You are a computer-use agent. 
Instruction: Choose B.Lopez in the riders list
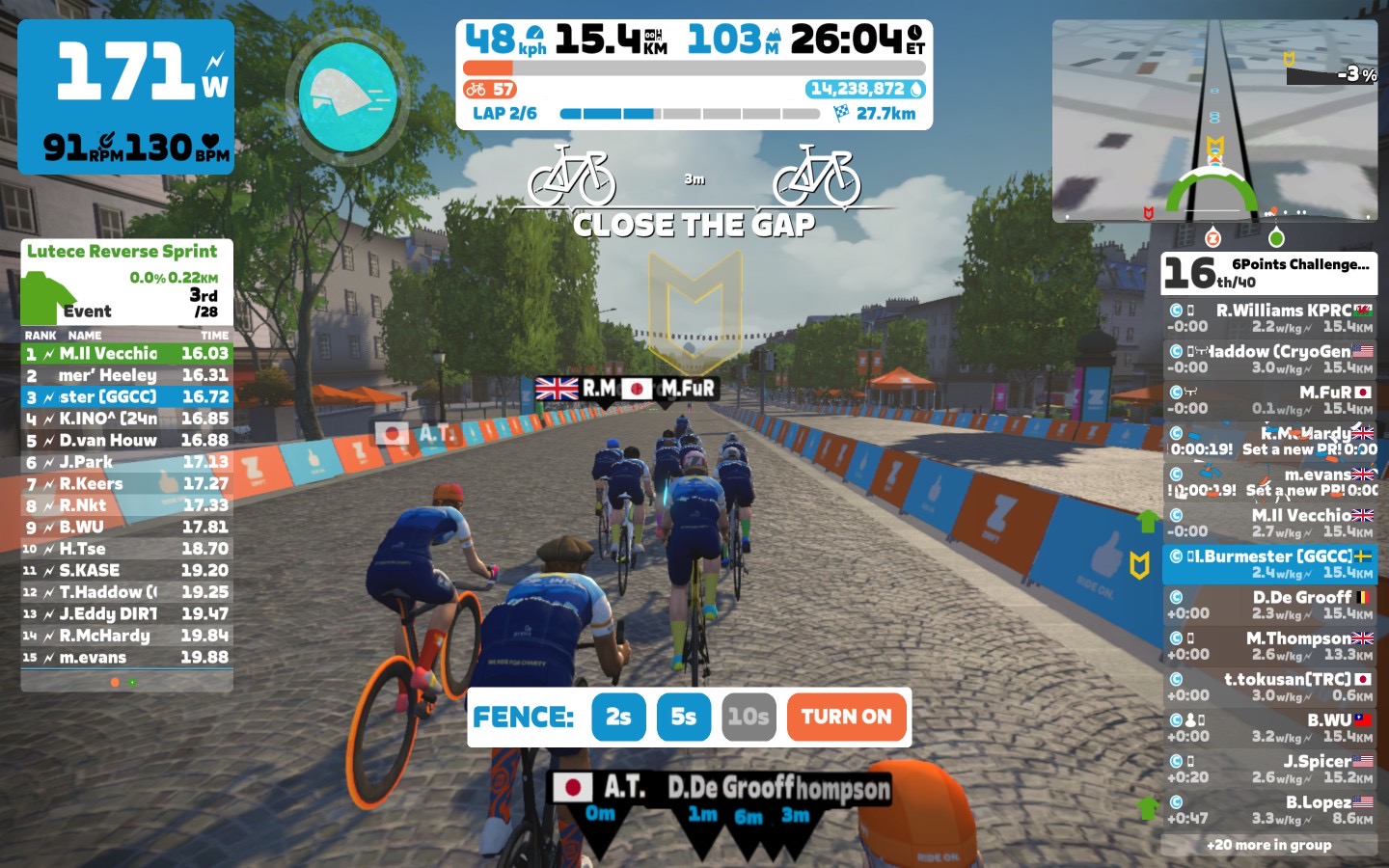click(1269, 810)
